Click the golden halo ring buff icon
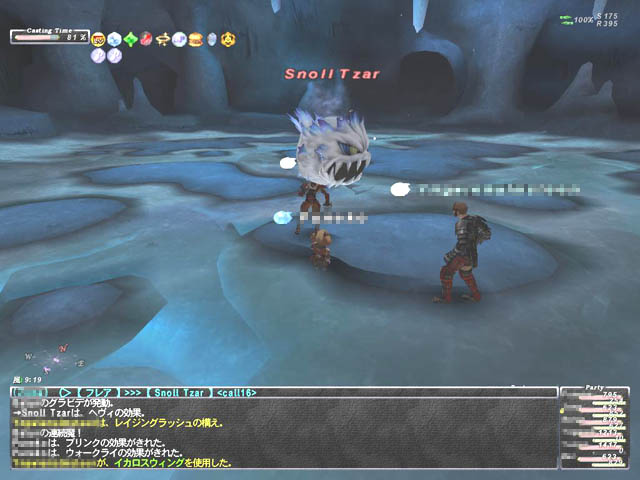 (162, 39)
